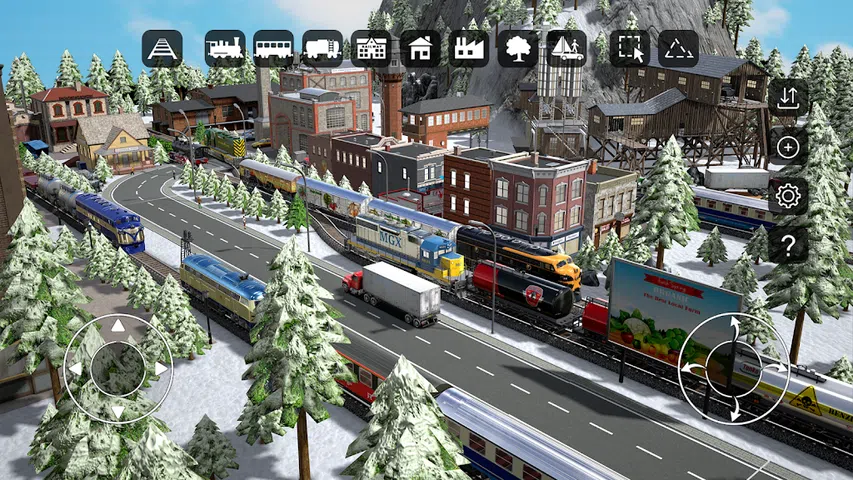
Task: Select the dashed triangle terrain tool
Action: pyautogui.click(x=679, y=48)
